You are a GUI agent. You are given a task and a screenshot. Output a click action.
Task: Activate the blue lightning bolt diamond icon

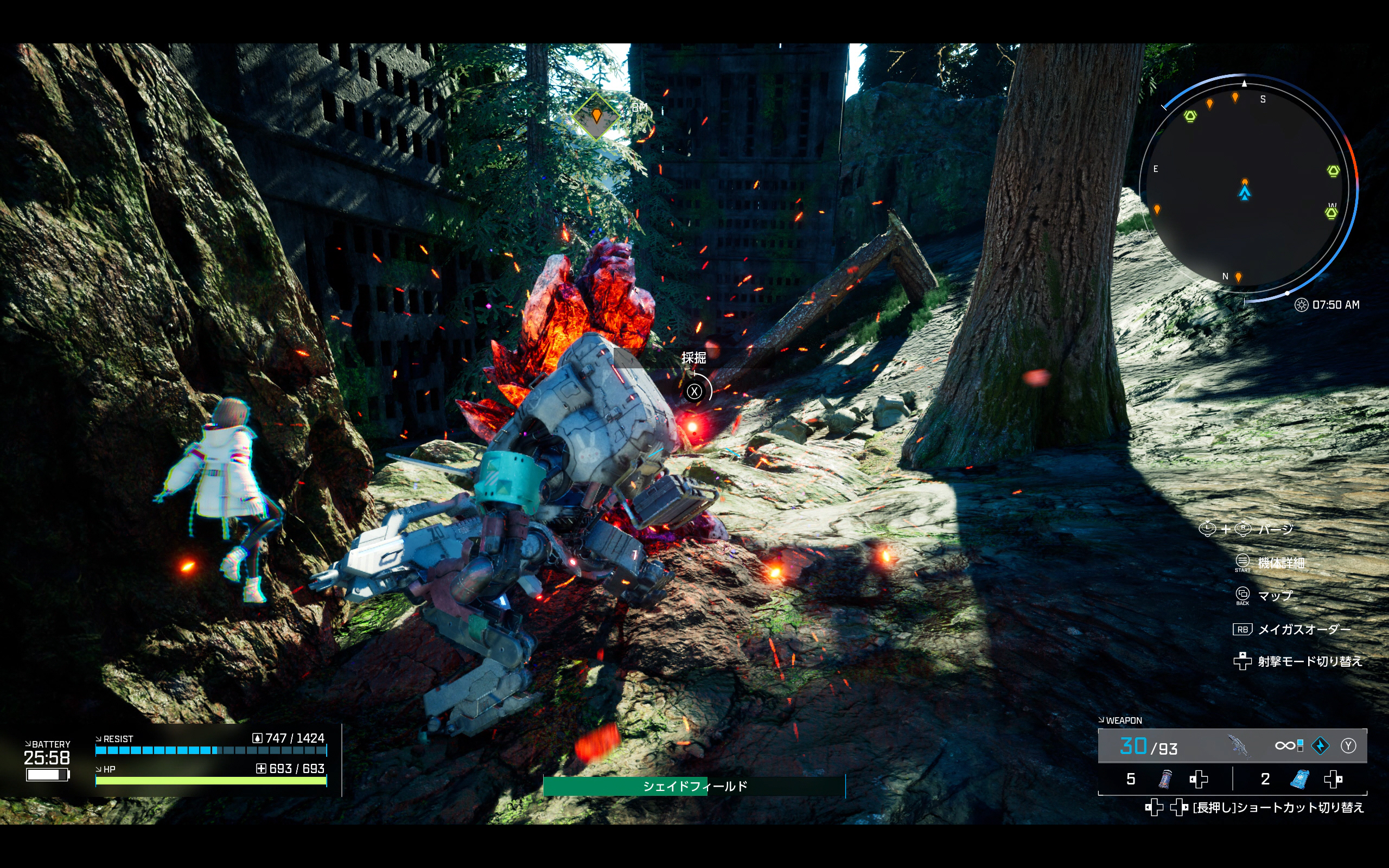pos(1321,746)
